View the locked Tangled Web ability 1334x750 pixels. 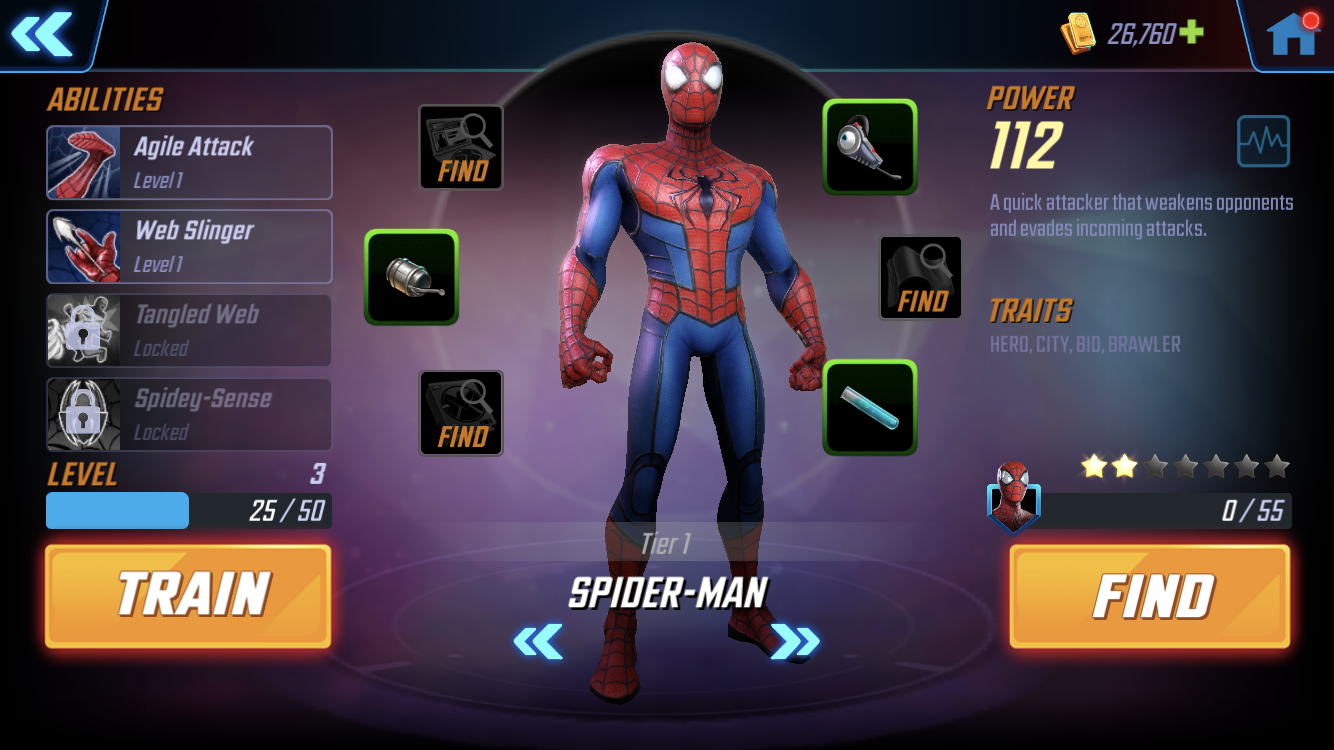(x=189, y=330)
